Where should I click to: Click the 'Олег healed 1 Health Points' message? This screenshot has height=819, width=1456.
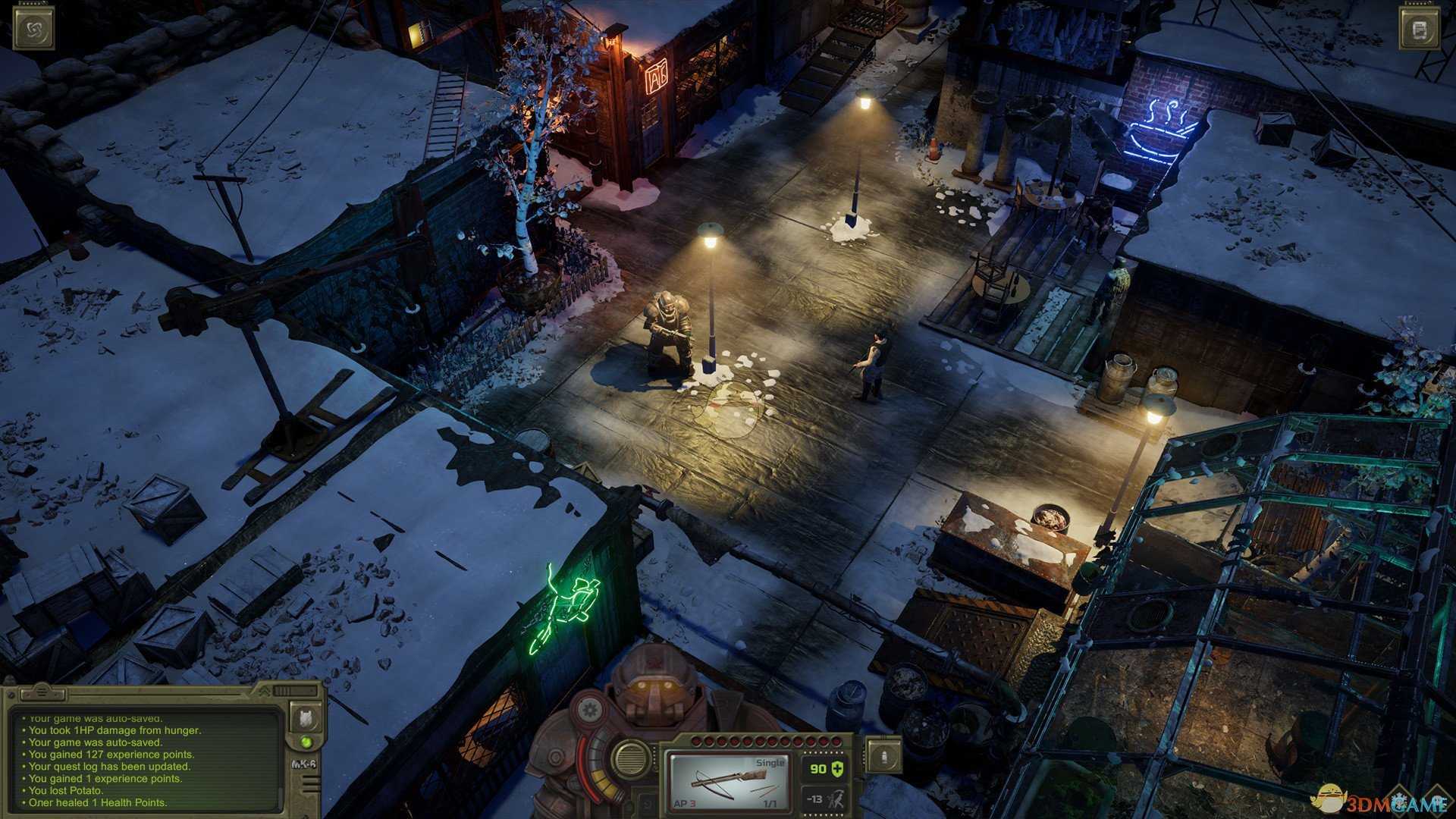coord(97,802)
